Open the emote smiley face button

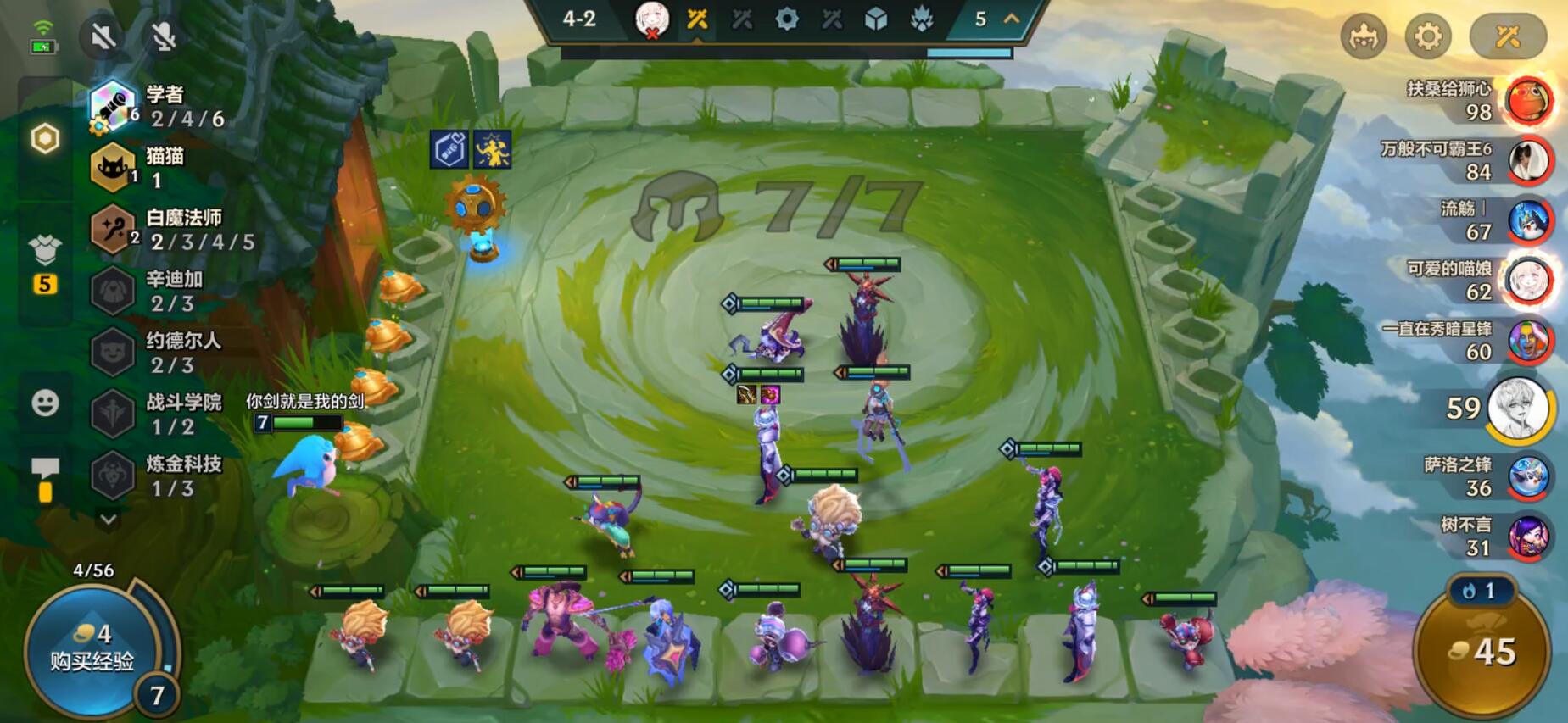point(45,402)
